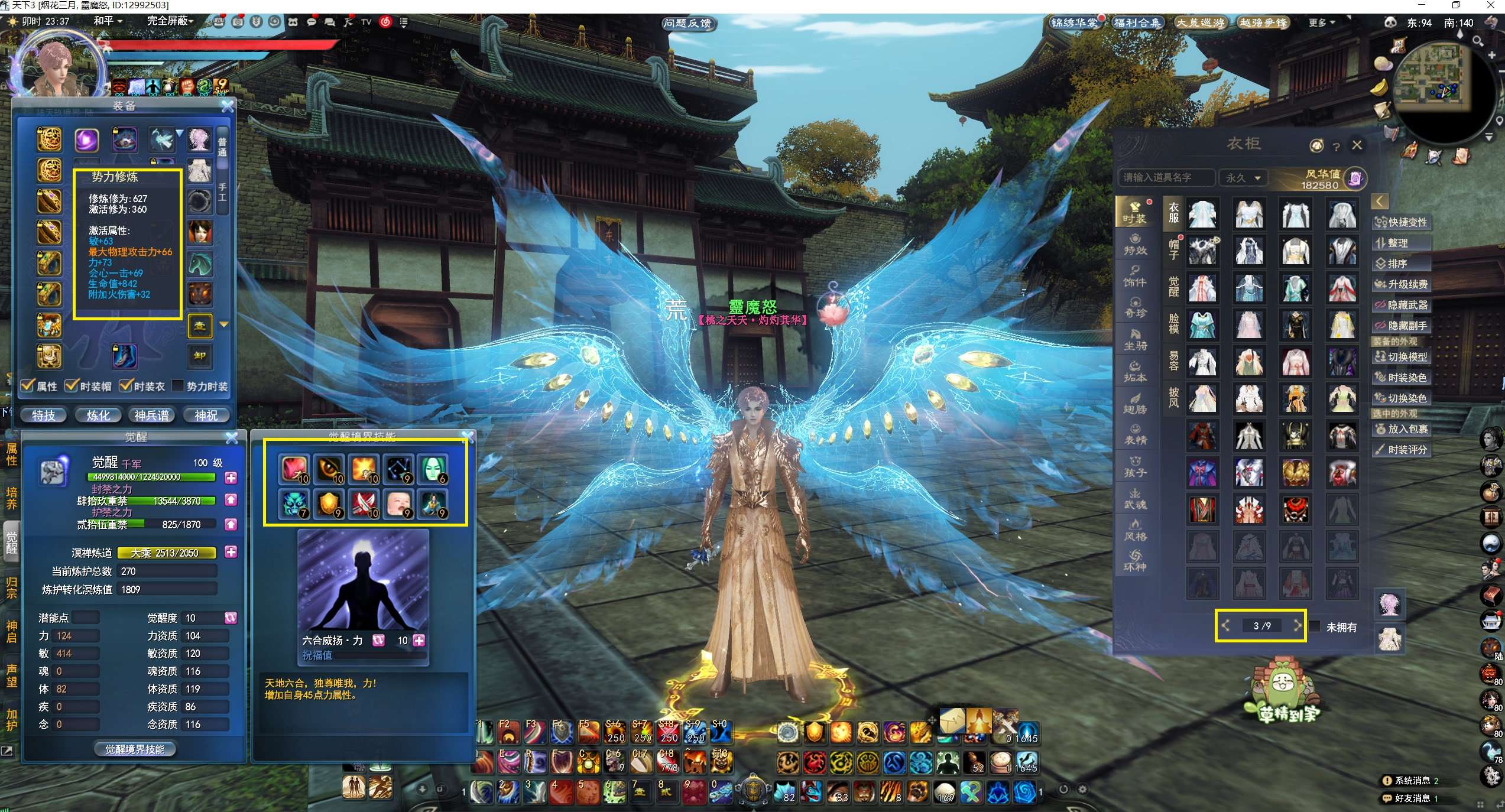Click the 升级续费 button
The width and height of the screenshot is (1505, 812).
(1401, 284)
